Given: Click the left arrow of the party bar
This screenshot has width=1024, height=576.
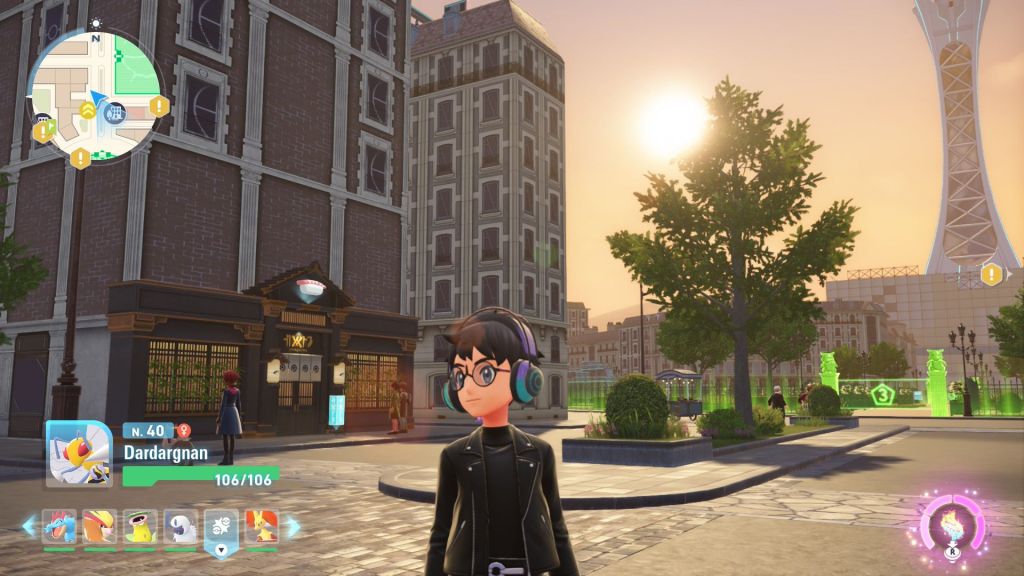Looking at the screenshot, I should click(x=29, y=525).
